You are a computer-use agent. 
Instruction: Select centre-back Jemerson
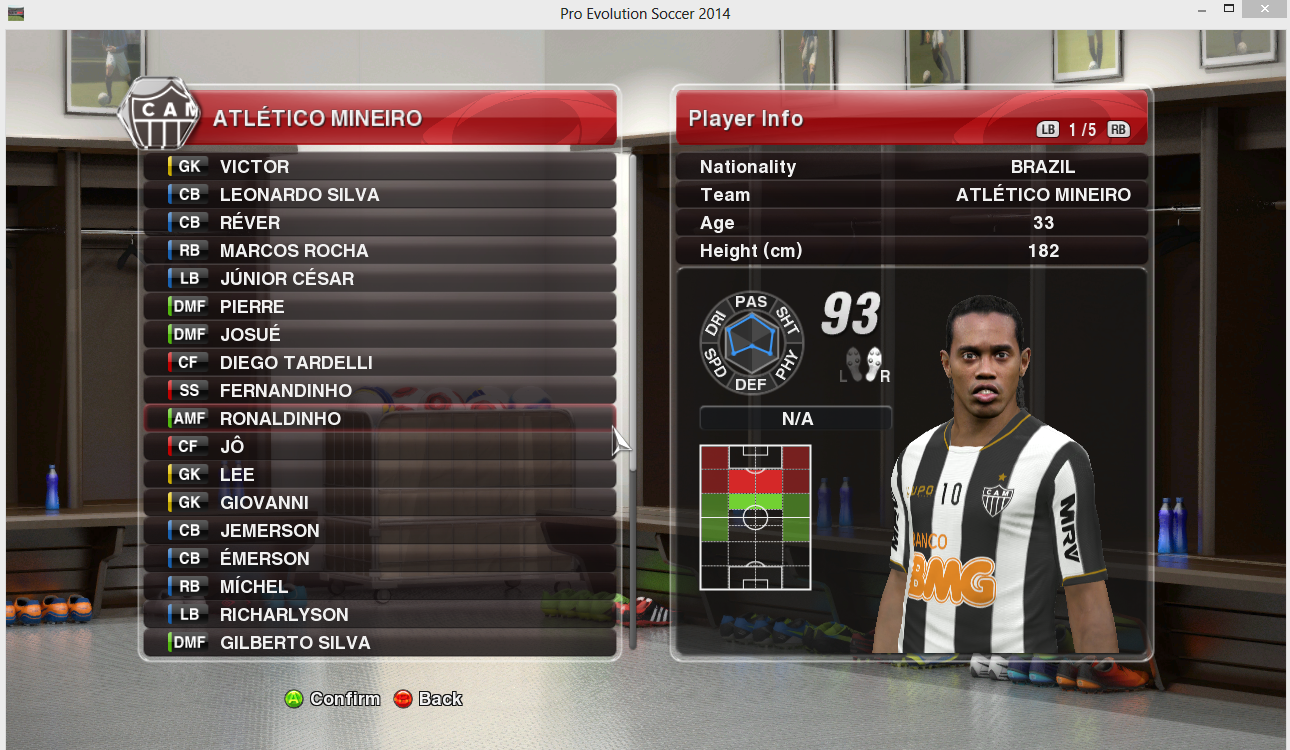(380, 531)
